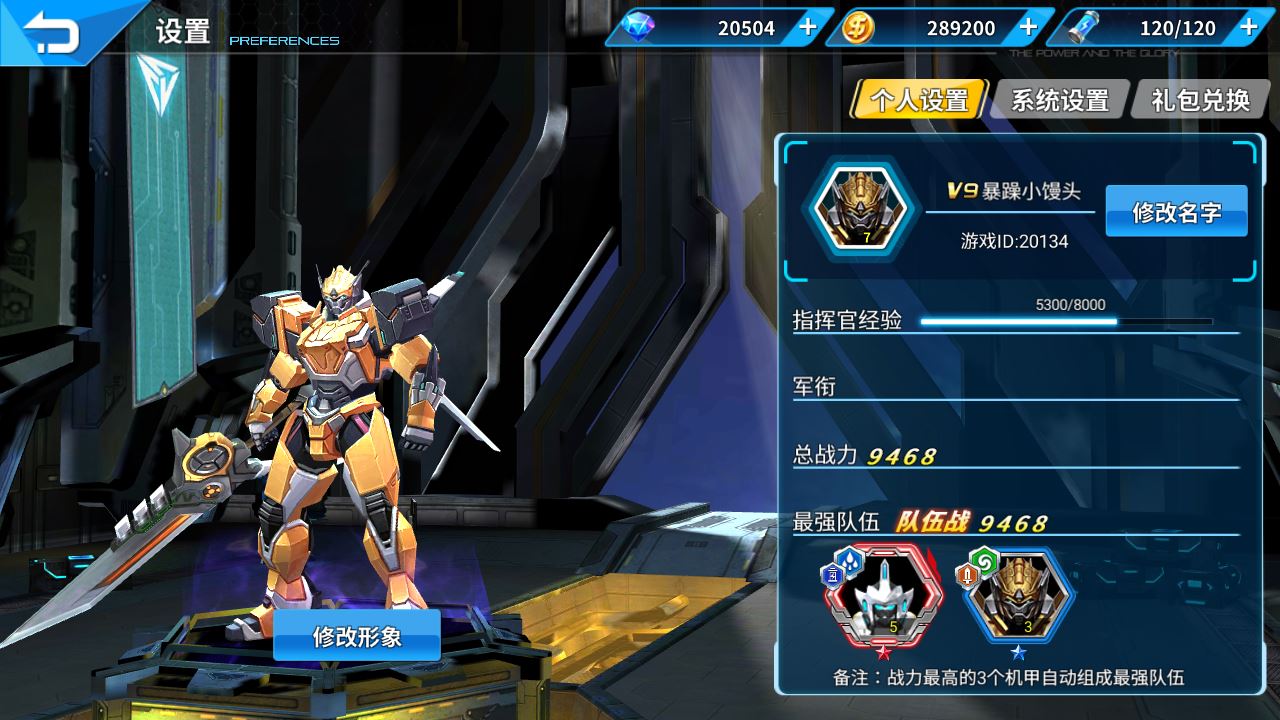Refill energy with the plus button

click(1248, 27)
